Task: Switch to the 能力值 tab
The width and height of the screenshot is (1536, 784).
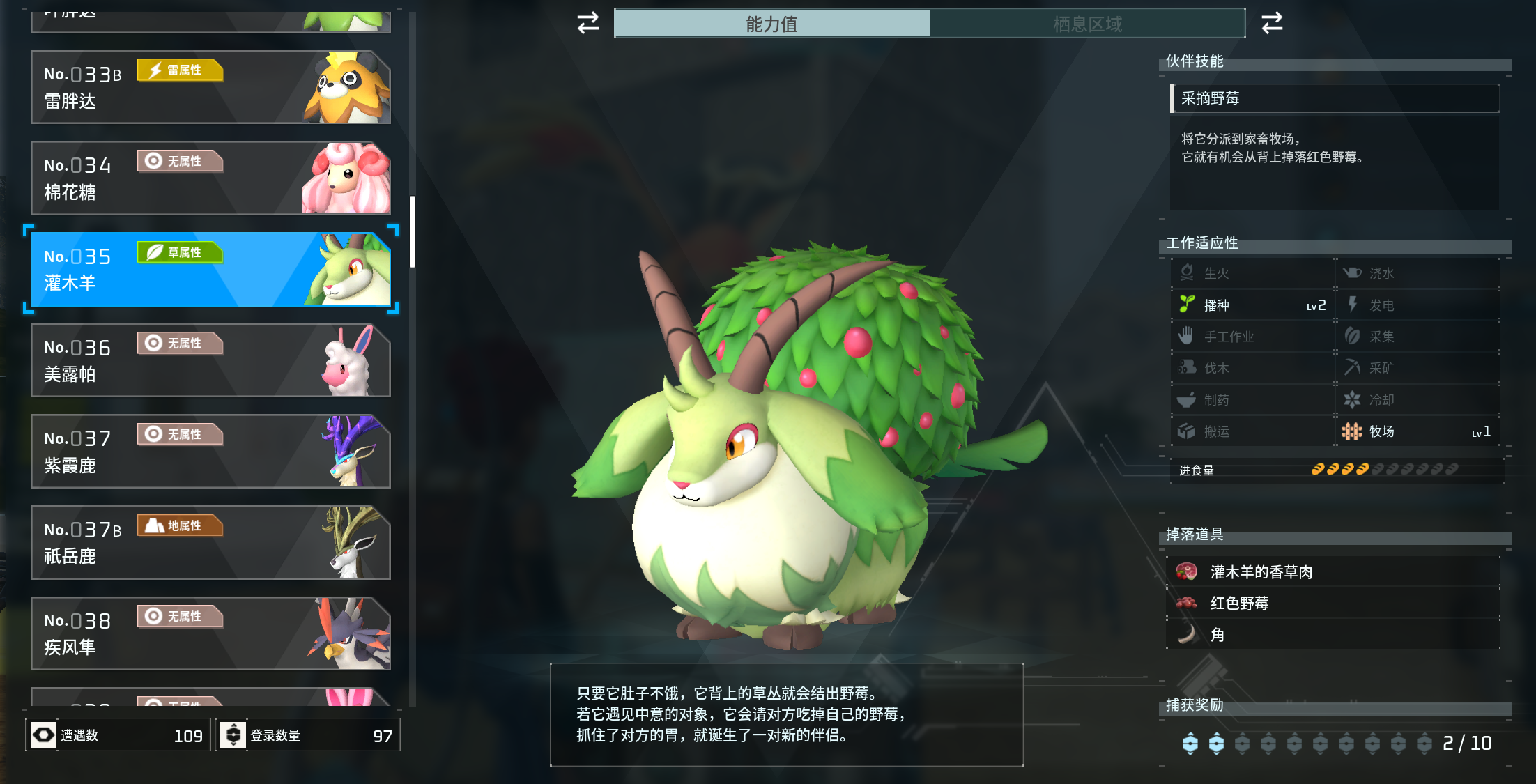Action: click(771, 24)
